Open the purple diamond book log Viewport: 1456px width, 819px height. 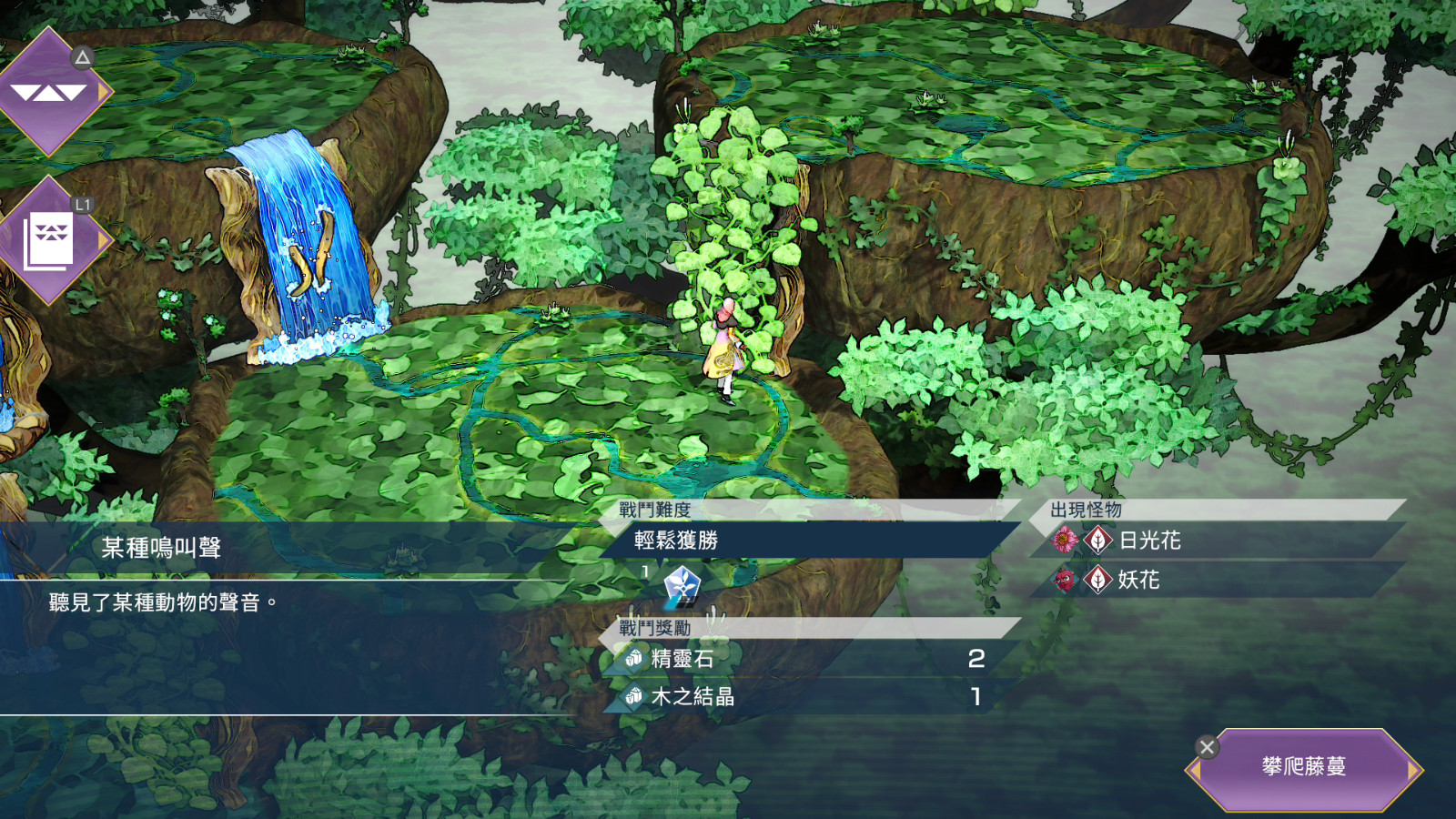click(x=50, y=241)
